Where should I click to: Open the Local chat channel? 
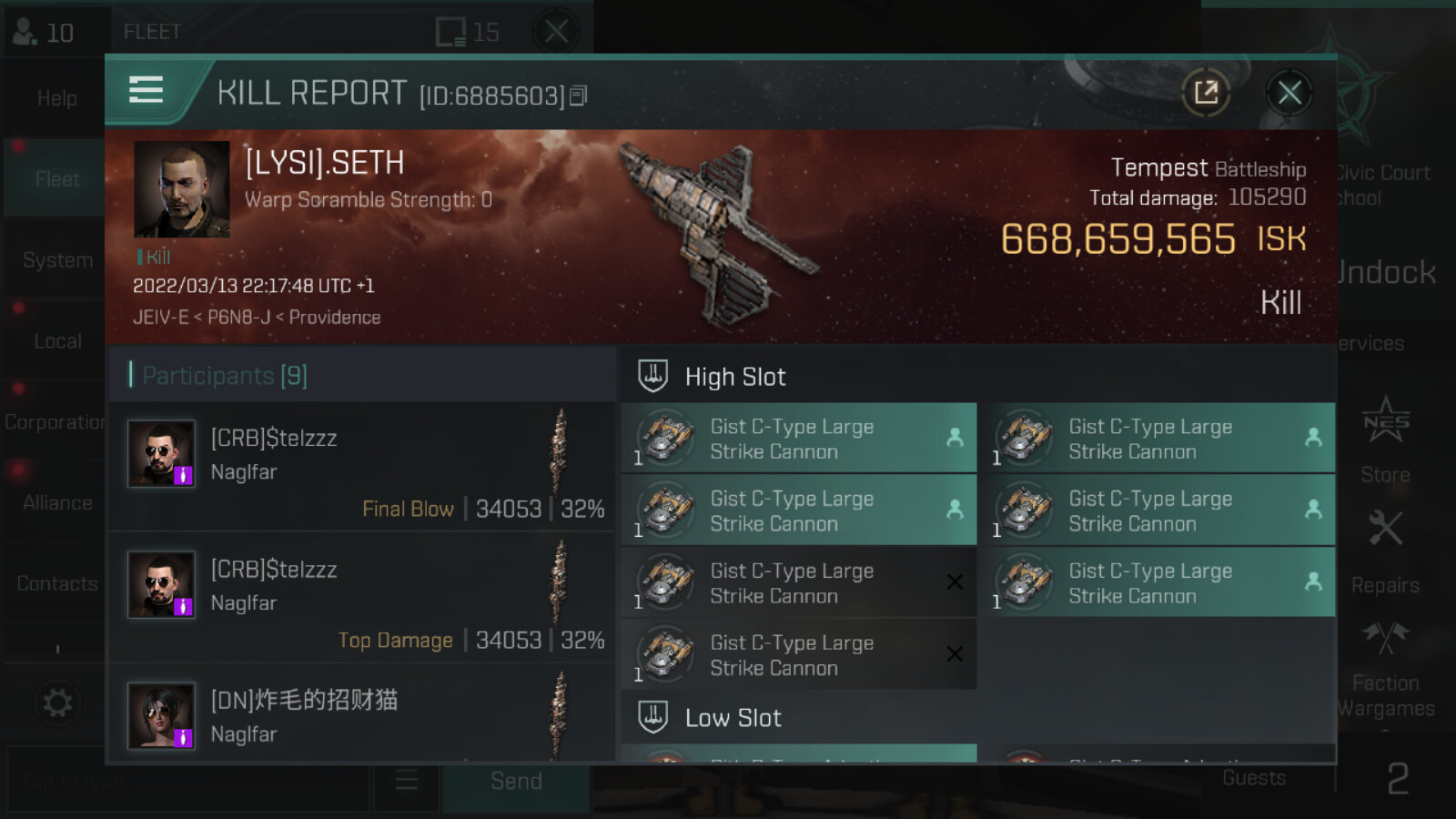tap(56, 341)
